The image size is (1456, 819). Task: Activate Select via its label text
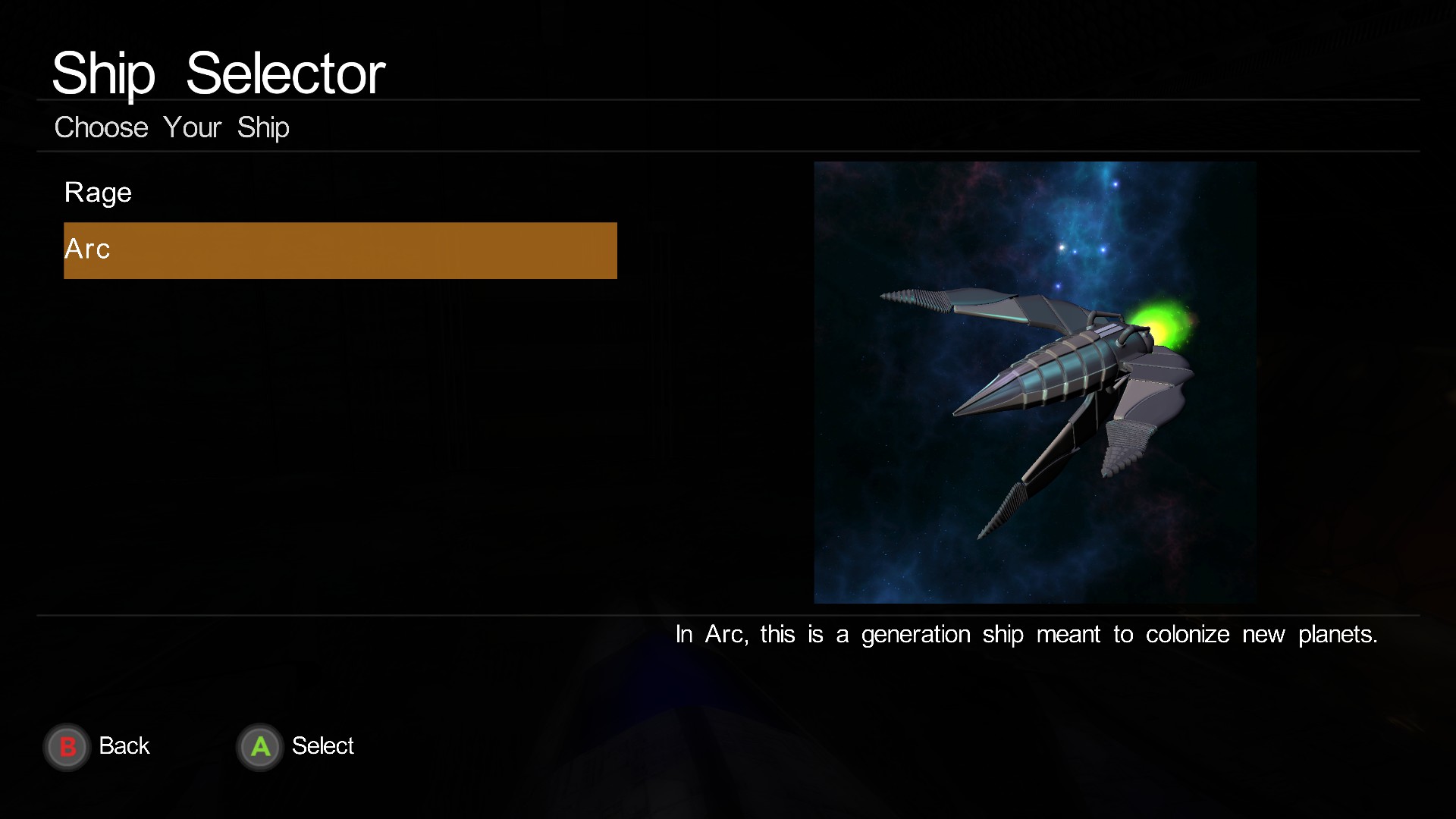(x=323, y=746)
